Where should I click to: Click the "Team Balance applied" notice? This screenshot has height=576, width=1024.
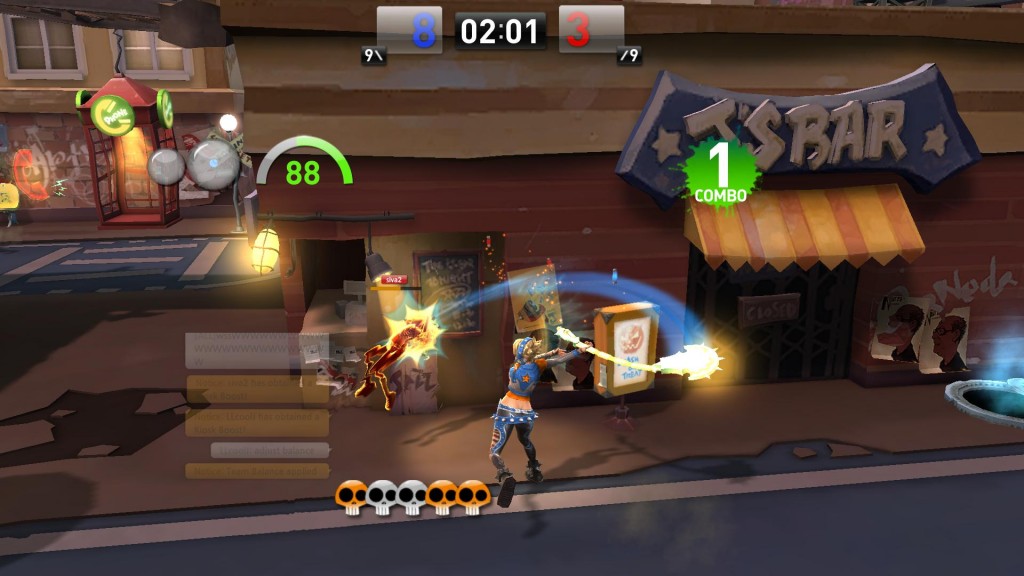click(257, 471)
